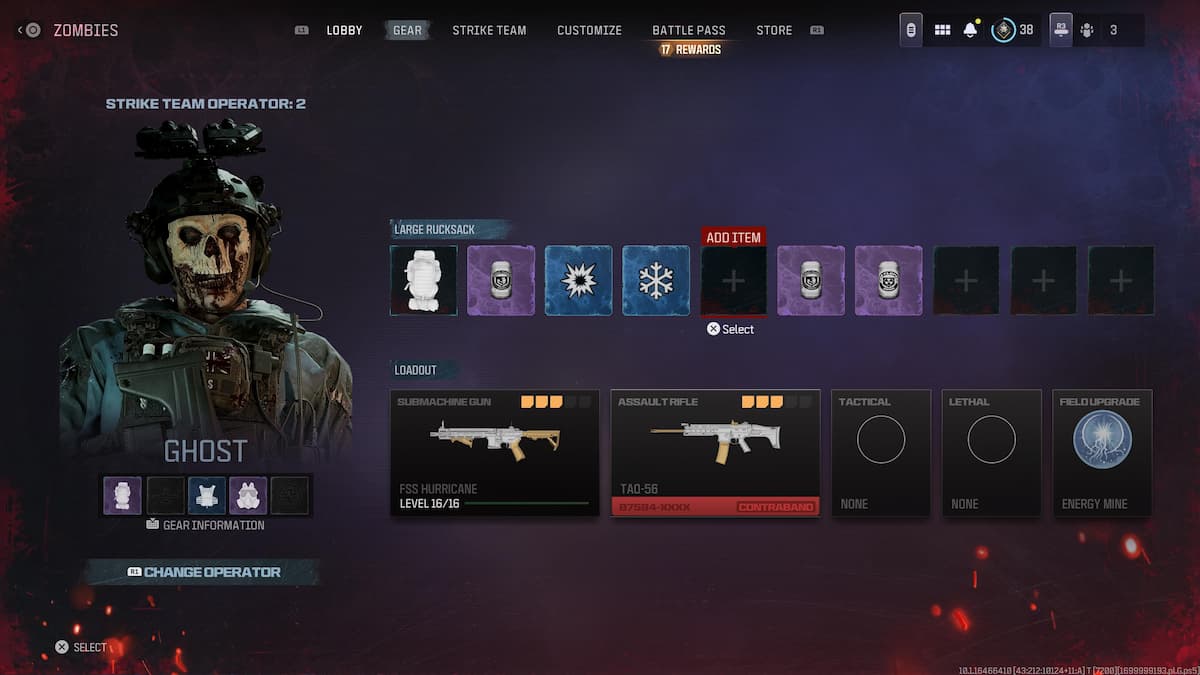Open the grid menu icon
This screenshot has width=1200, height=675.
coord(942,30)
